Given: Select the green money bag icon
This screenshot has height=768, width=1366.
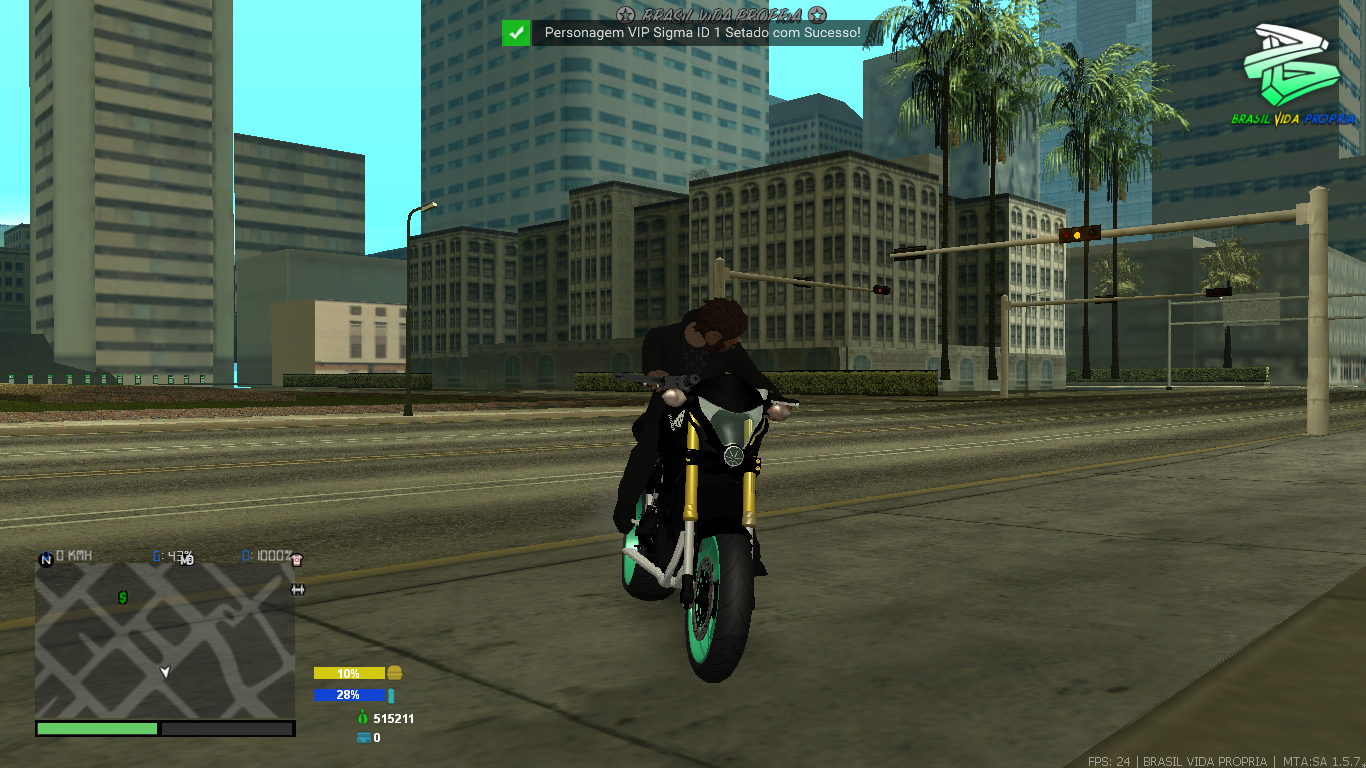Looking at the screenshot, I should pos(363,718).
